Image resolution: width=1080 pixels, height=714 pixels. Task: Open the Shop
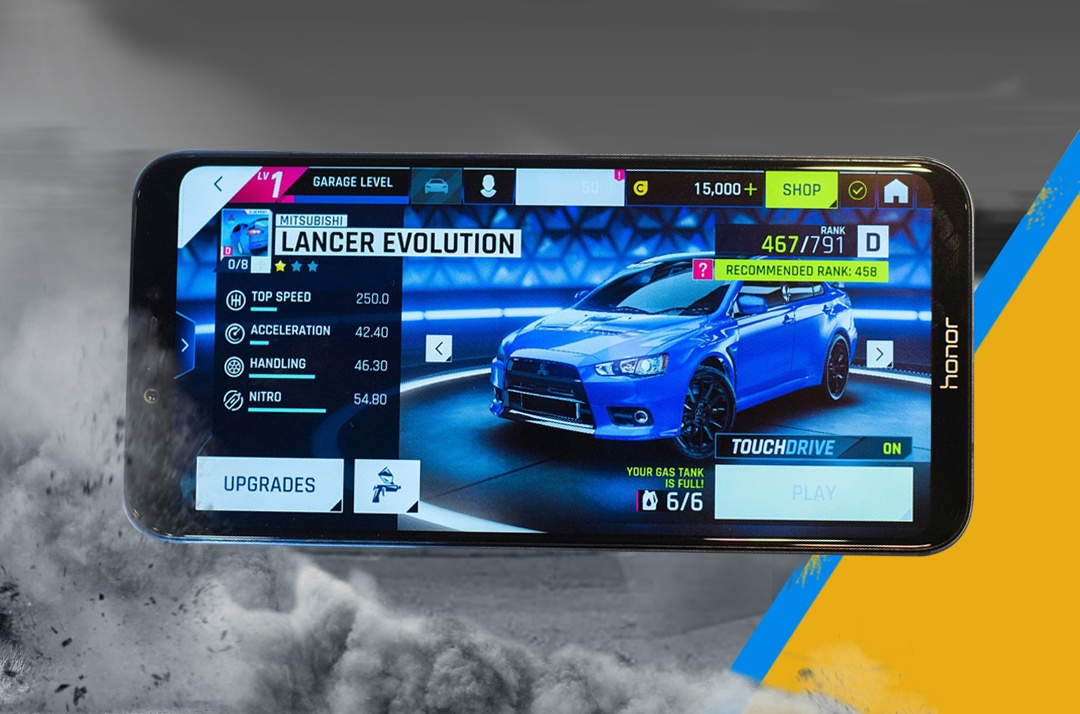[x=801, y=189]
